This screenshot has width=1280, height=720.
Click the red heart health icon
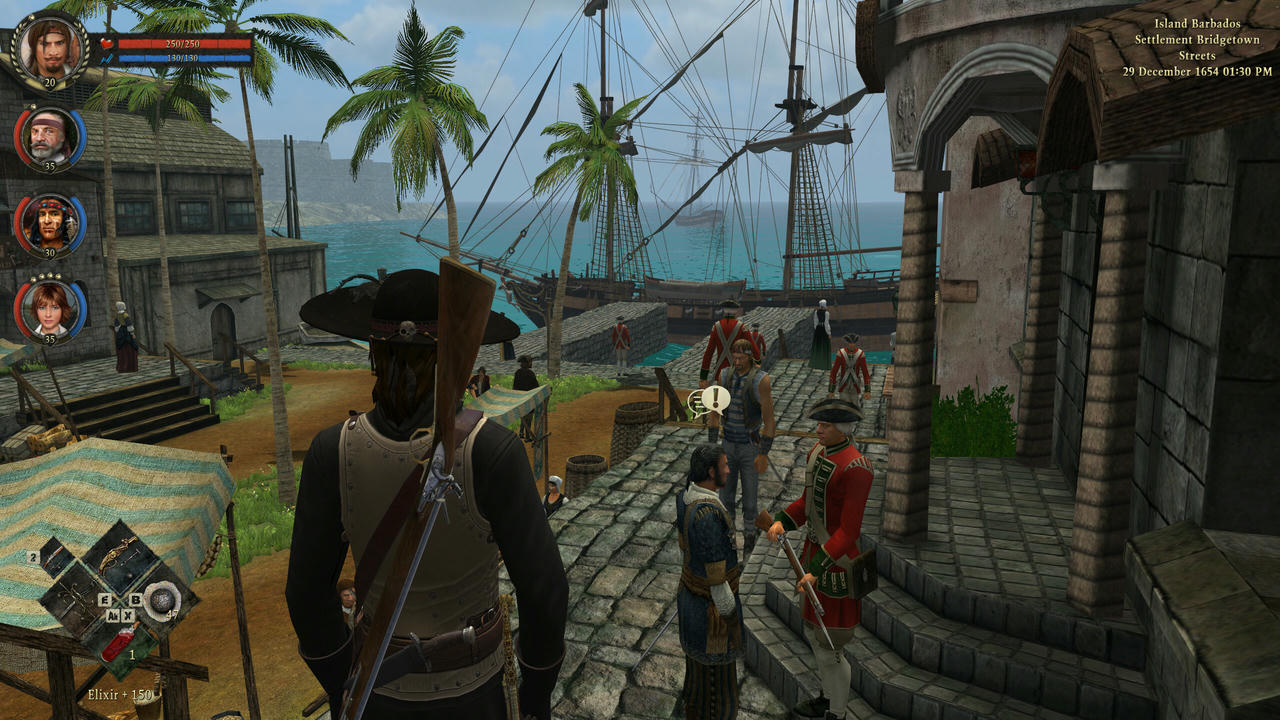click(x=107, y=44)
